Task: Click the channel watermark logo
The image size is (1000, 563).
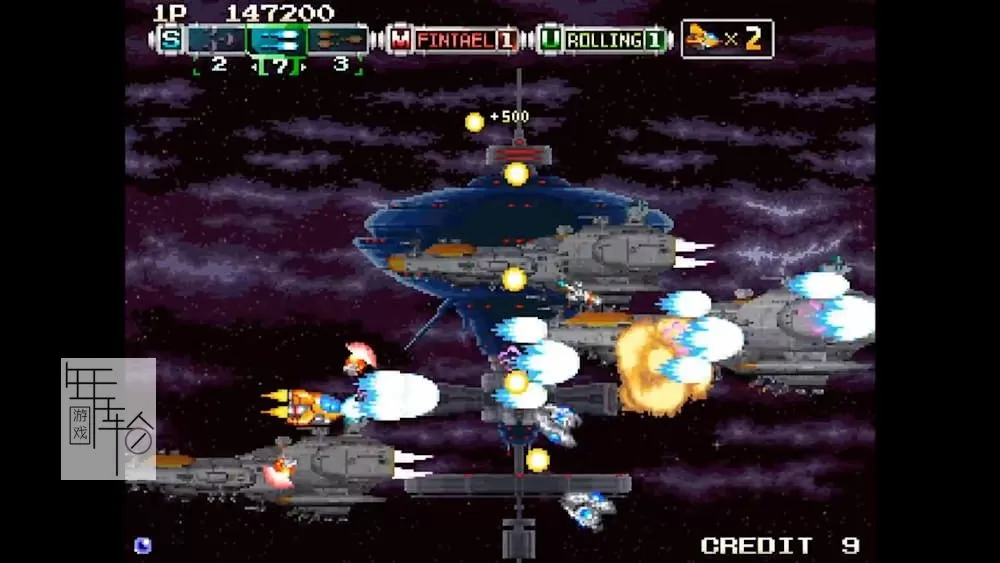Action: 108,418
